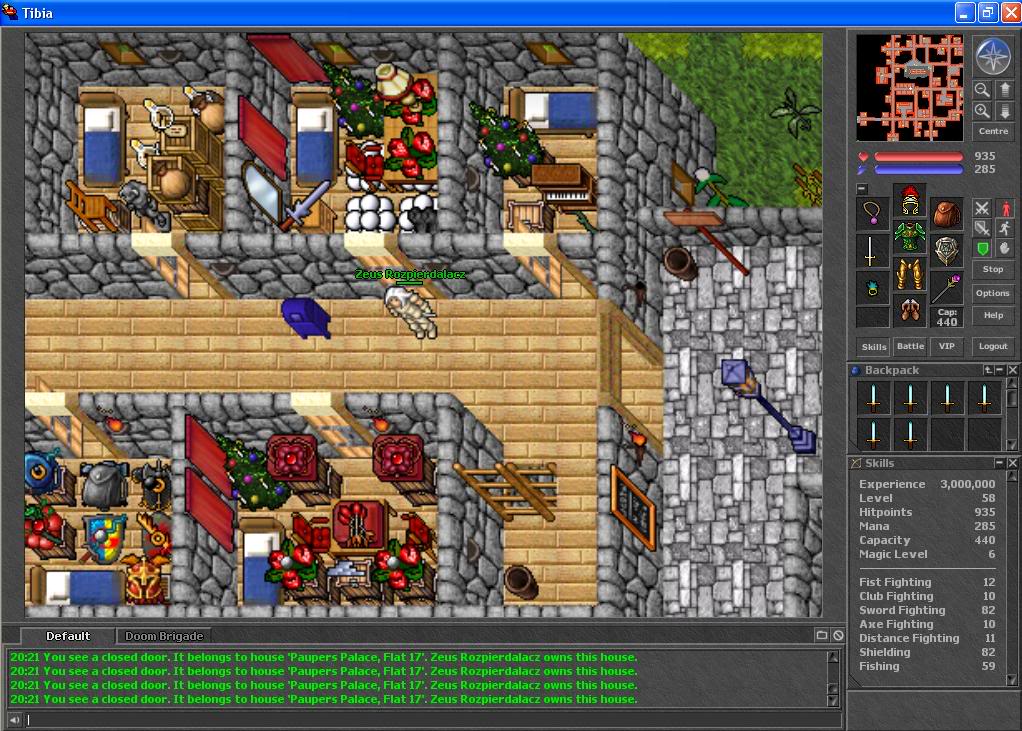Select the golden legs equipment slot

(909, 273)
